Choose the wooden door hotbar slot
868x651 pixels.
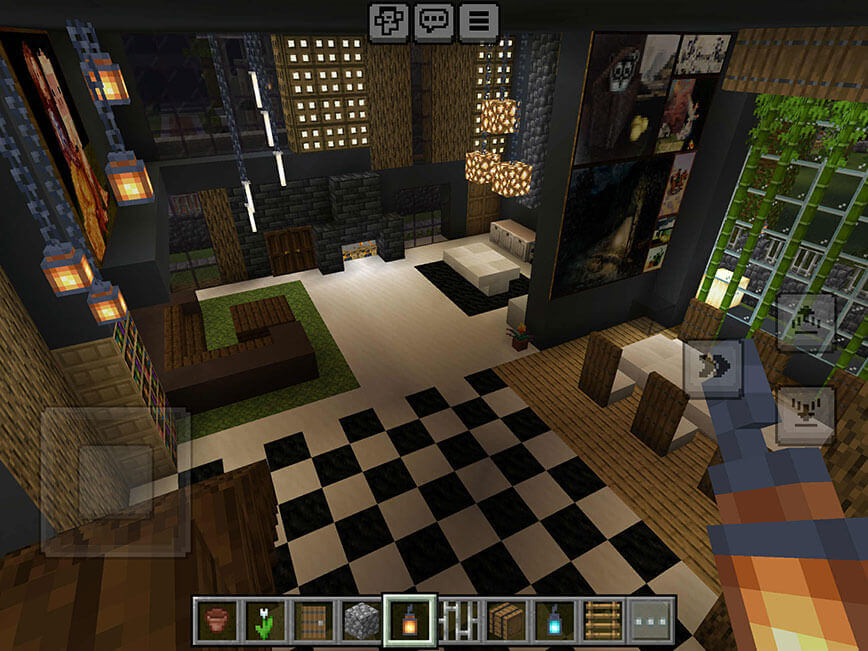(x=313, y=620)
